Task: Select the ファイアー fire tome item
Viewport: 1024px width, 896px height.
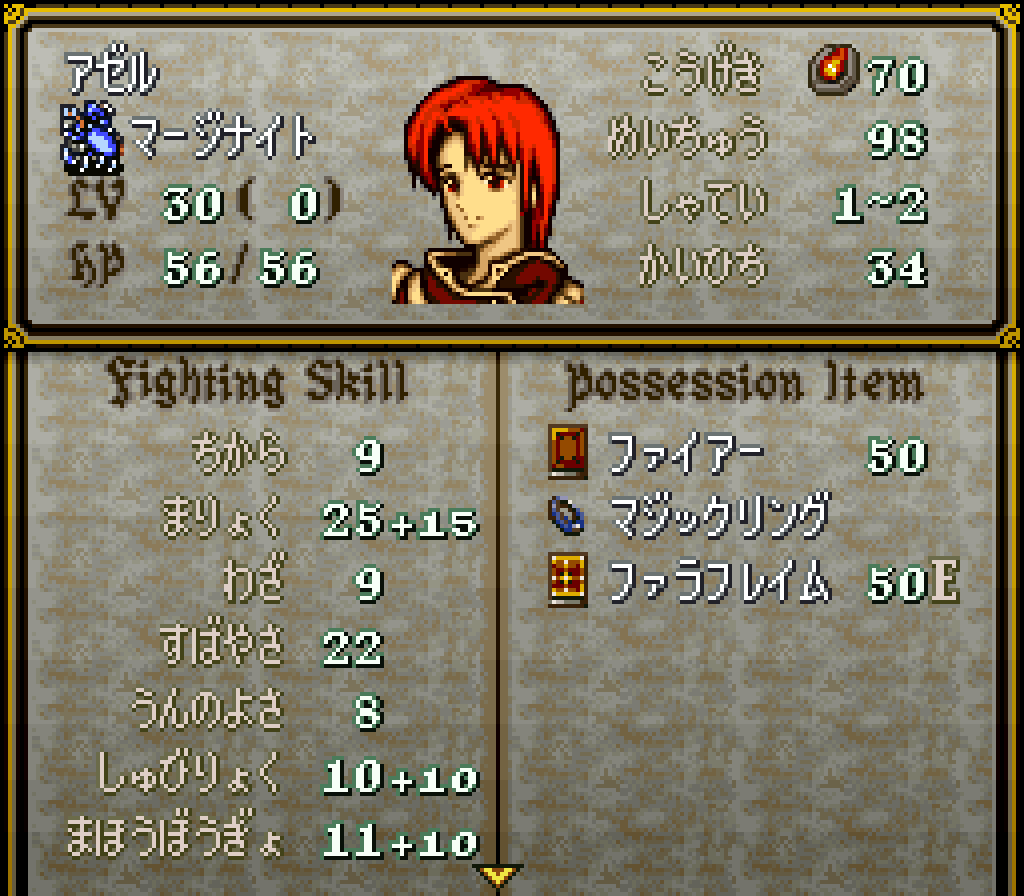Action: pyautogui.click(x=685, y=455)
